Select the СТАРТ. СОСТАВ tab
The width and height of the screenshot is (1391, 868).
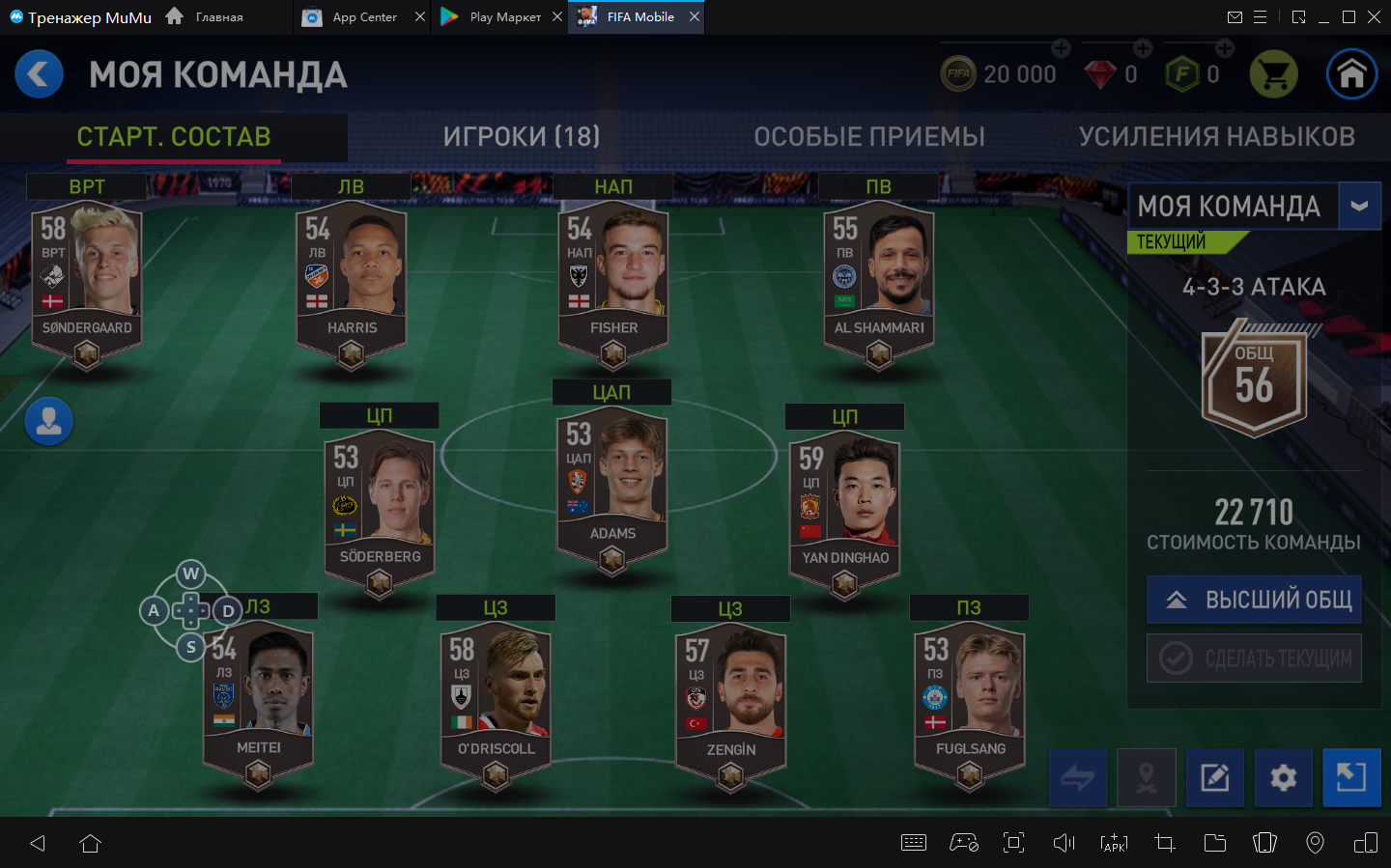coord(174,136)
